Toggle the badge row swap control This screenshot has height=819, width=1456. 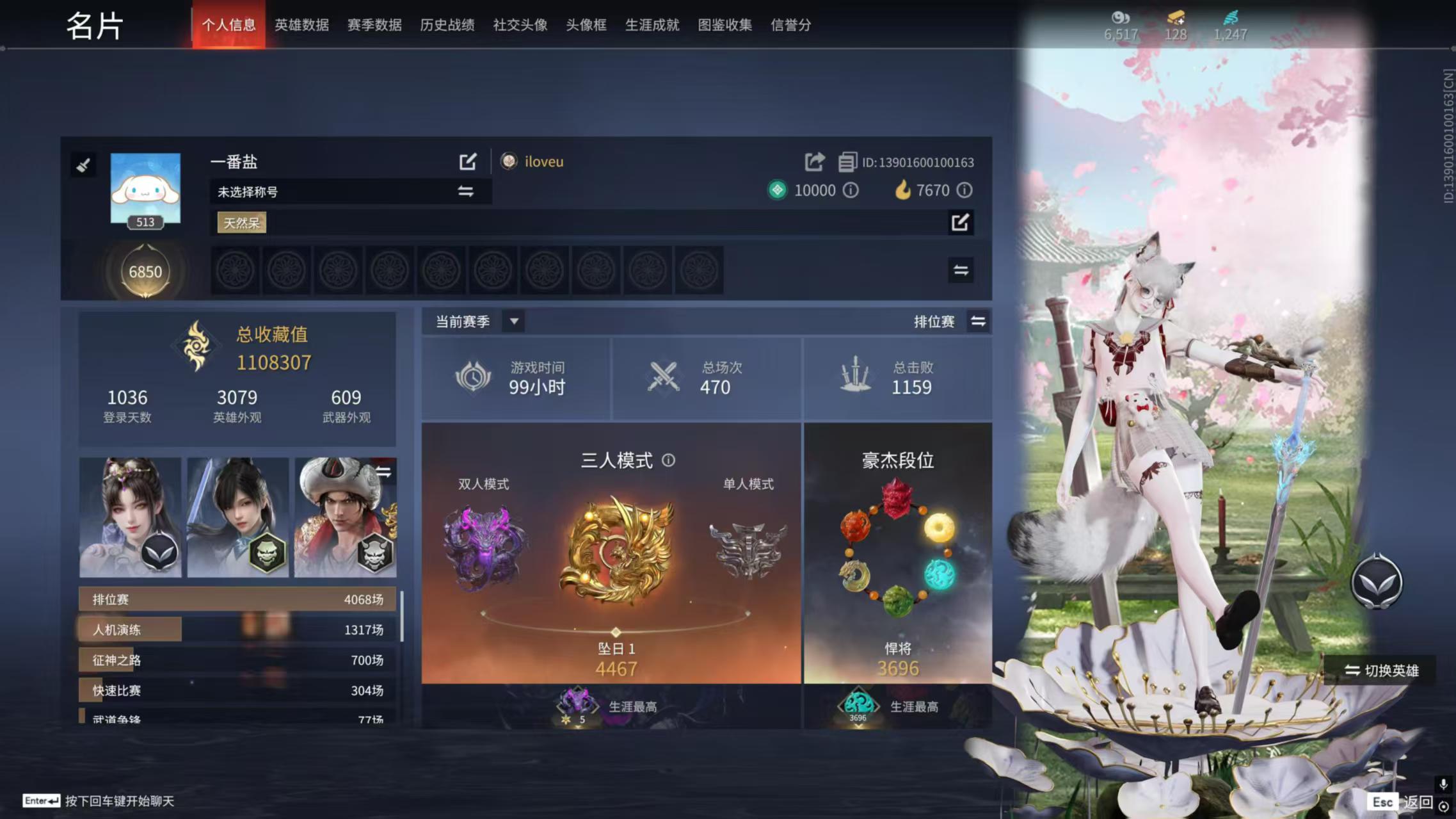pos(960,270)
